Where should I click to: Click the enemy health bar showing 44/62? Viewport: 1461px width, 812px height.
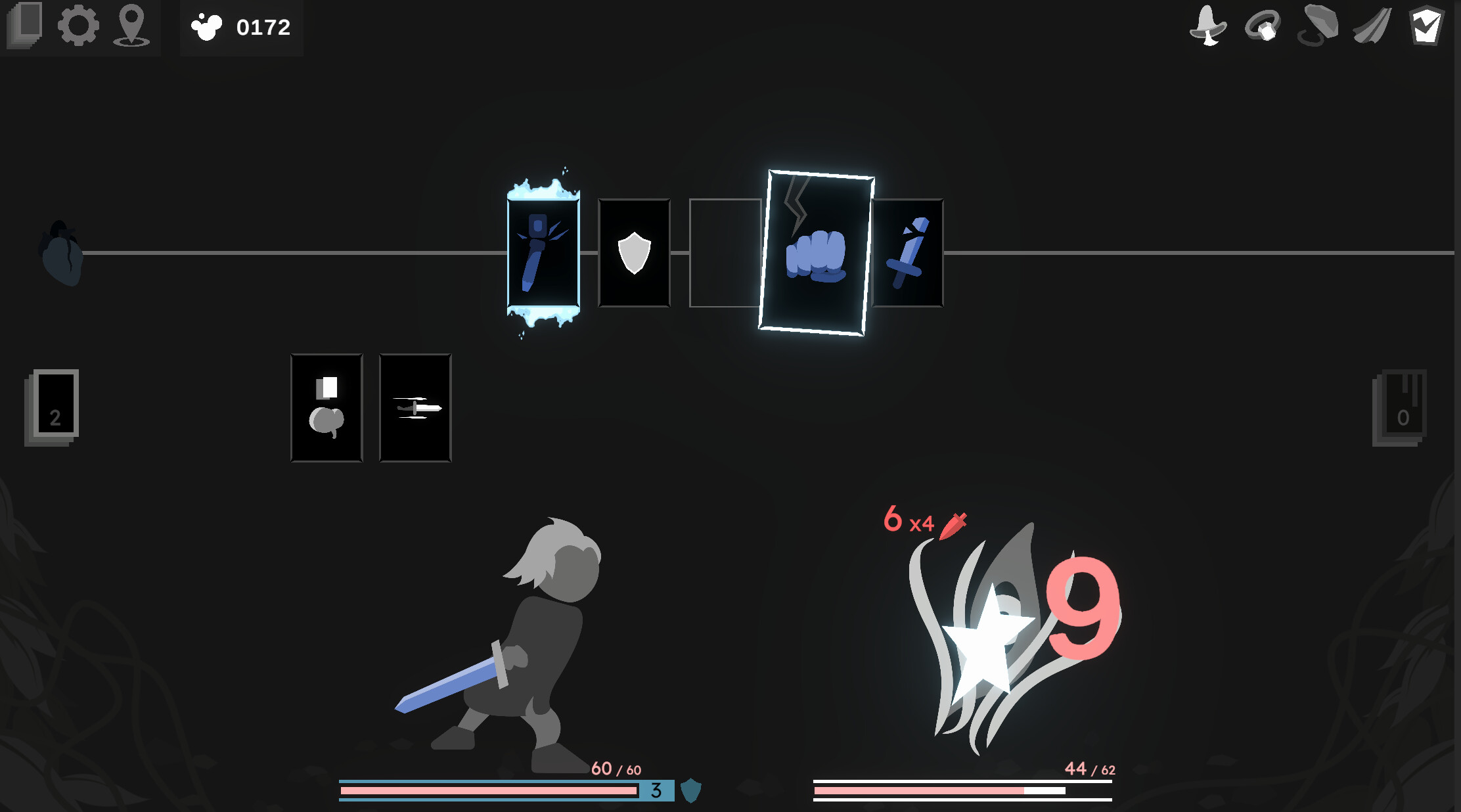[962, 789]
